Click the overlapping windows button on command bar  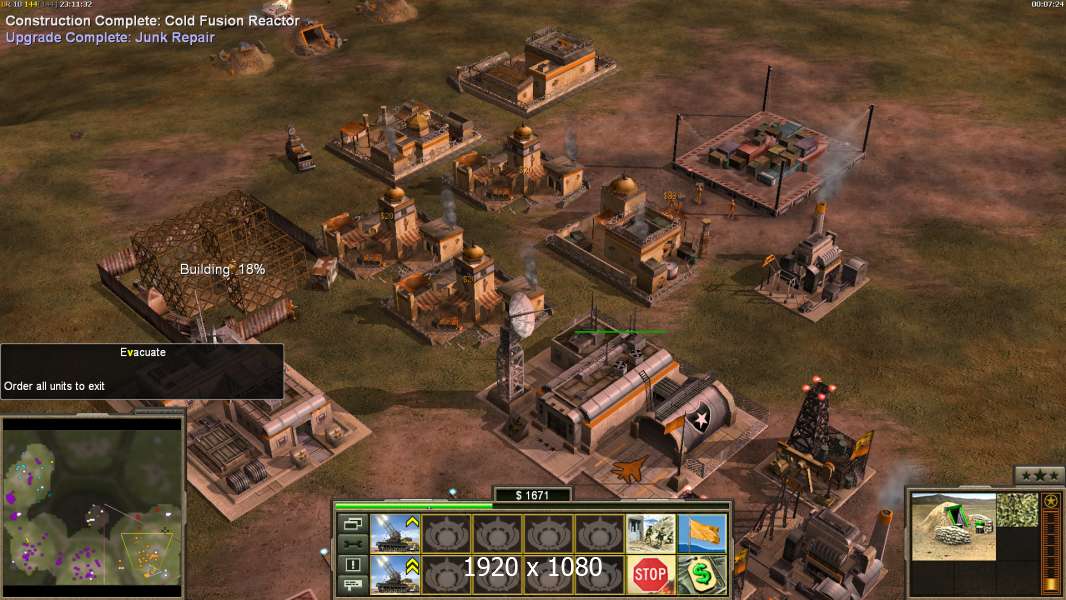pyautogui.click(x=352, y=523)
